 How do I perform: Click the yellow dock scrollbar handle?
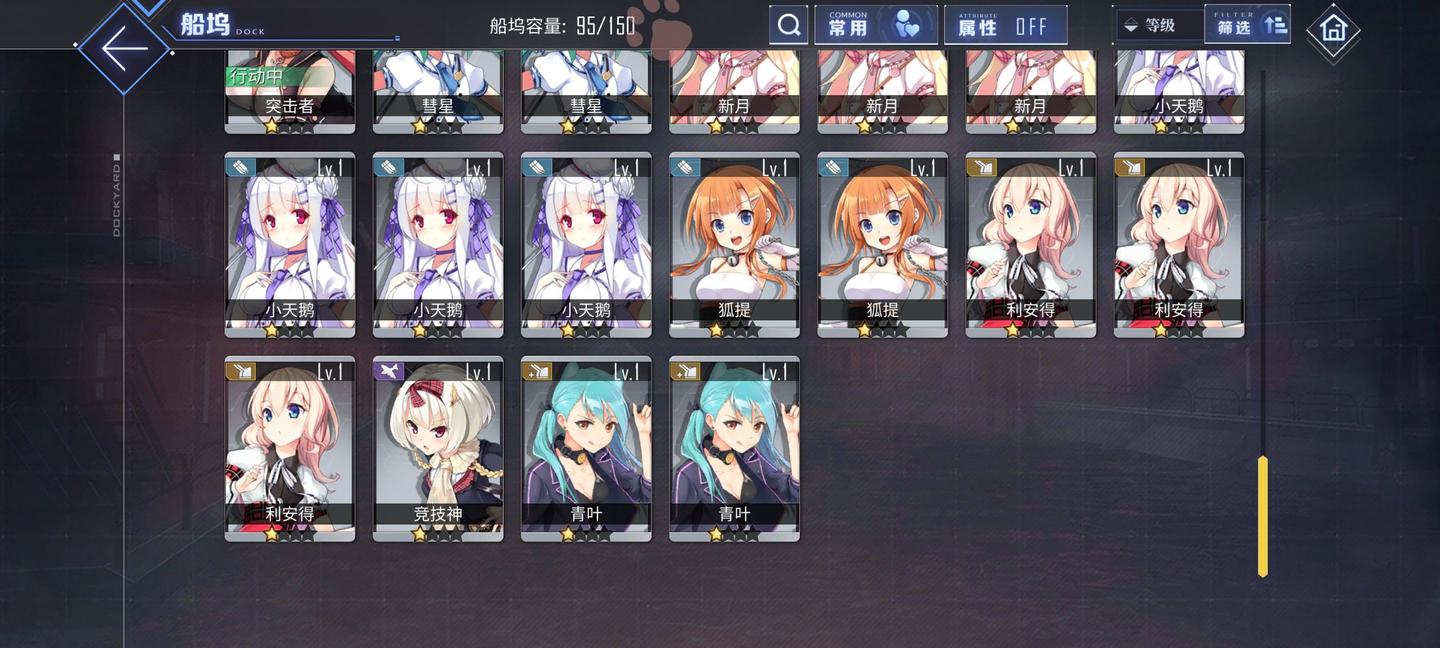[1262, 515]
